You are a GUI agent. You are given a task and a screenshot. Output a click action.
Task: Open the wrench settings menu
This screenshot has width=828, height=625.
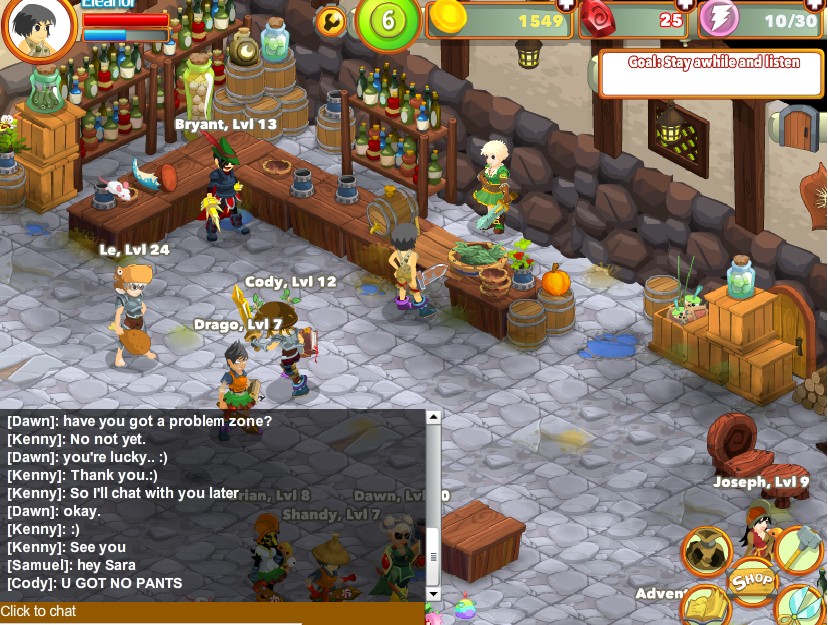(x=329, y=21)
